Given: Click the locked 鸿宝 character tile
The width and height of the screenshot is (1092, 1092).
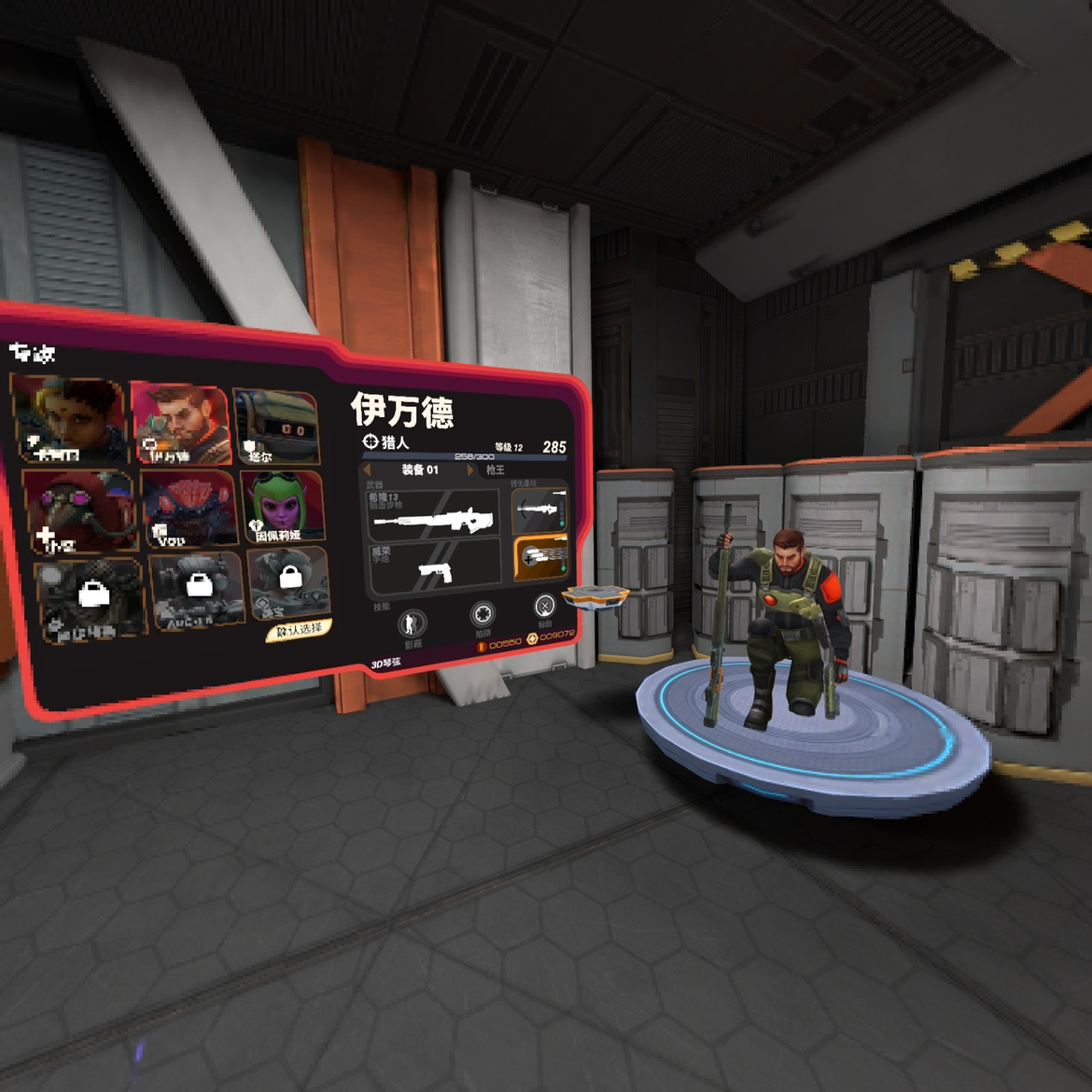Looking at the screenshot, I should click(x=288, y=583).
